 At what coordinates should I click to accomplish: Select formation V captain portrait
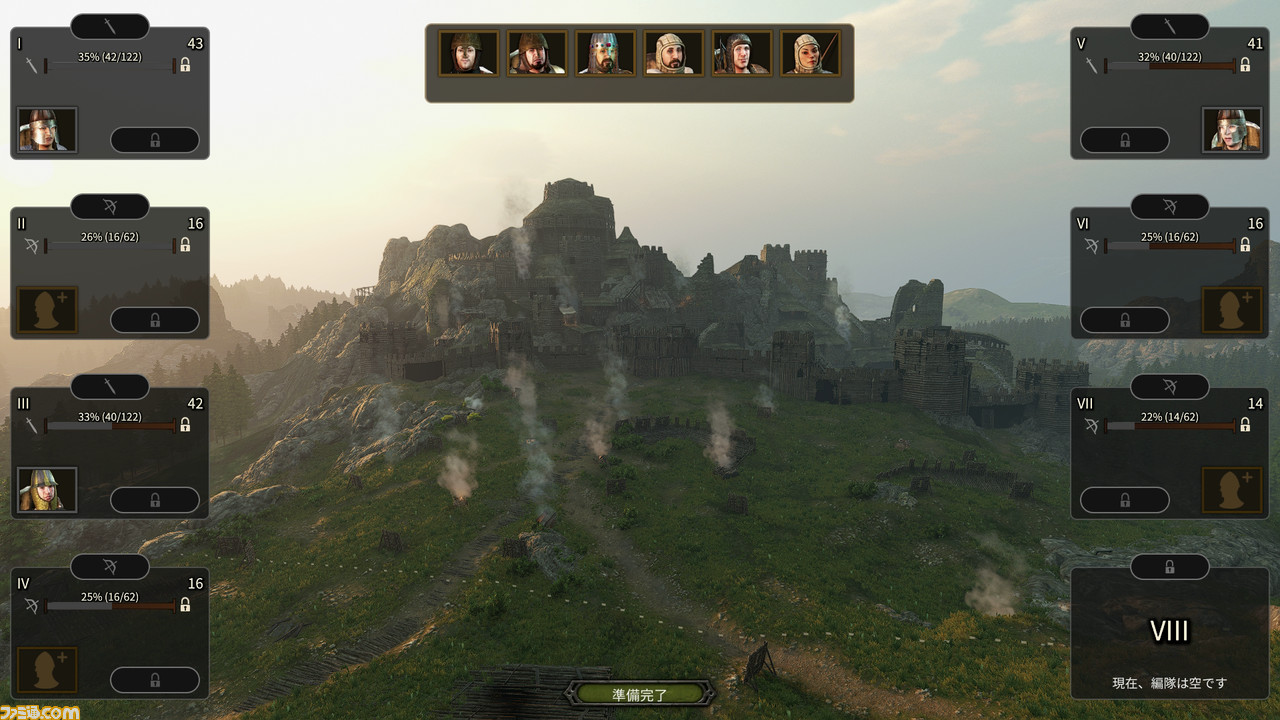pyautogui.click(x=1232, y=130)
